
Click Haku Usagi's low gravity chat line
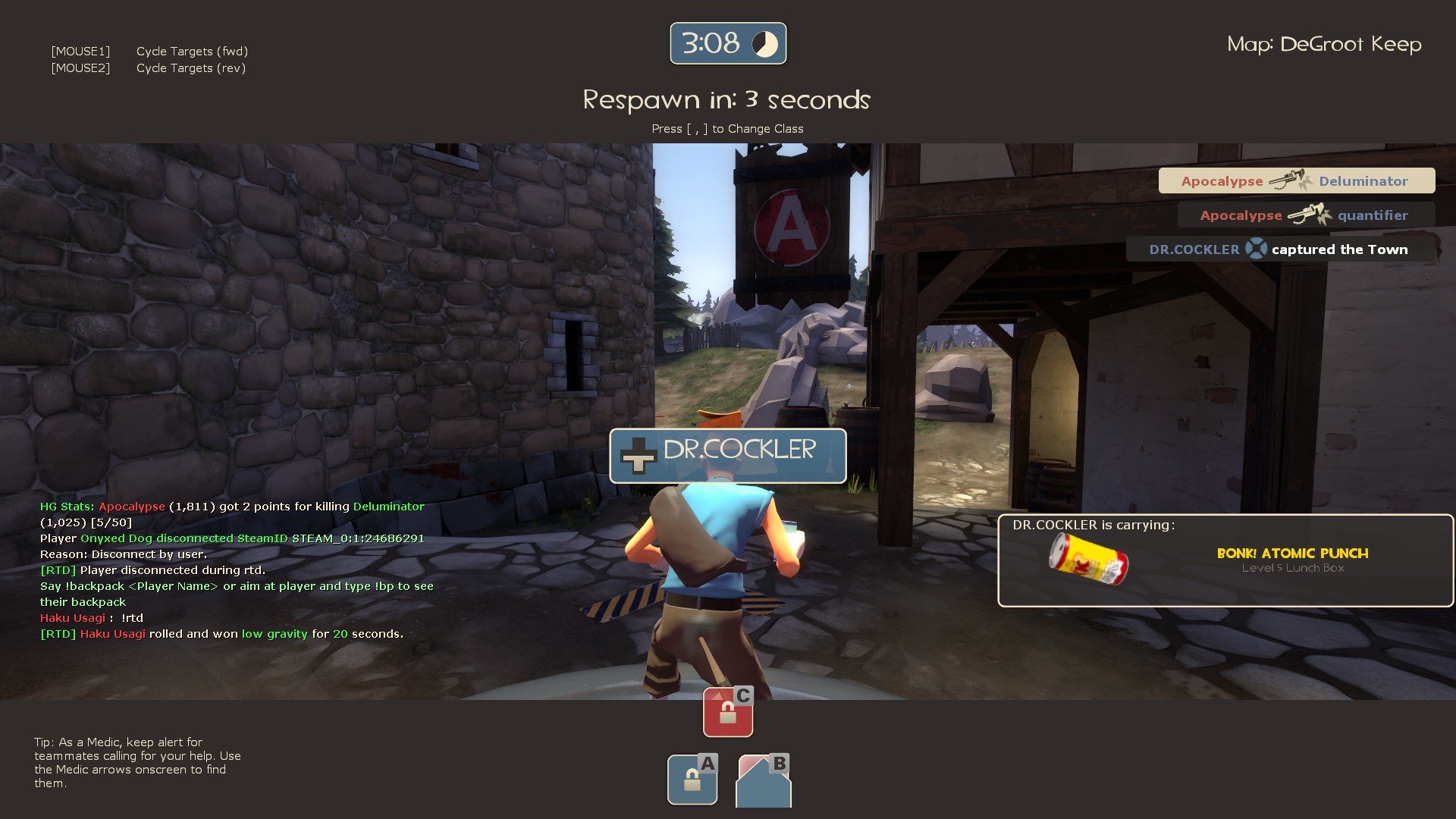[x=222, y=634]
